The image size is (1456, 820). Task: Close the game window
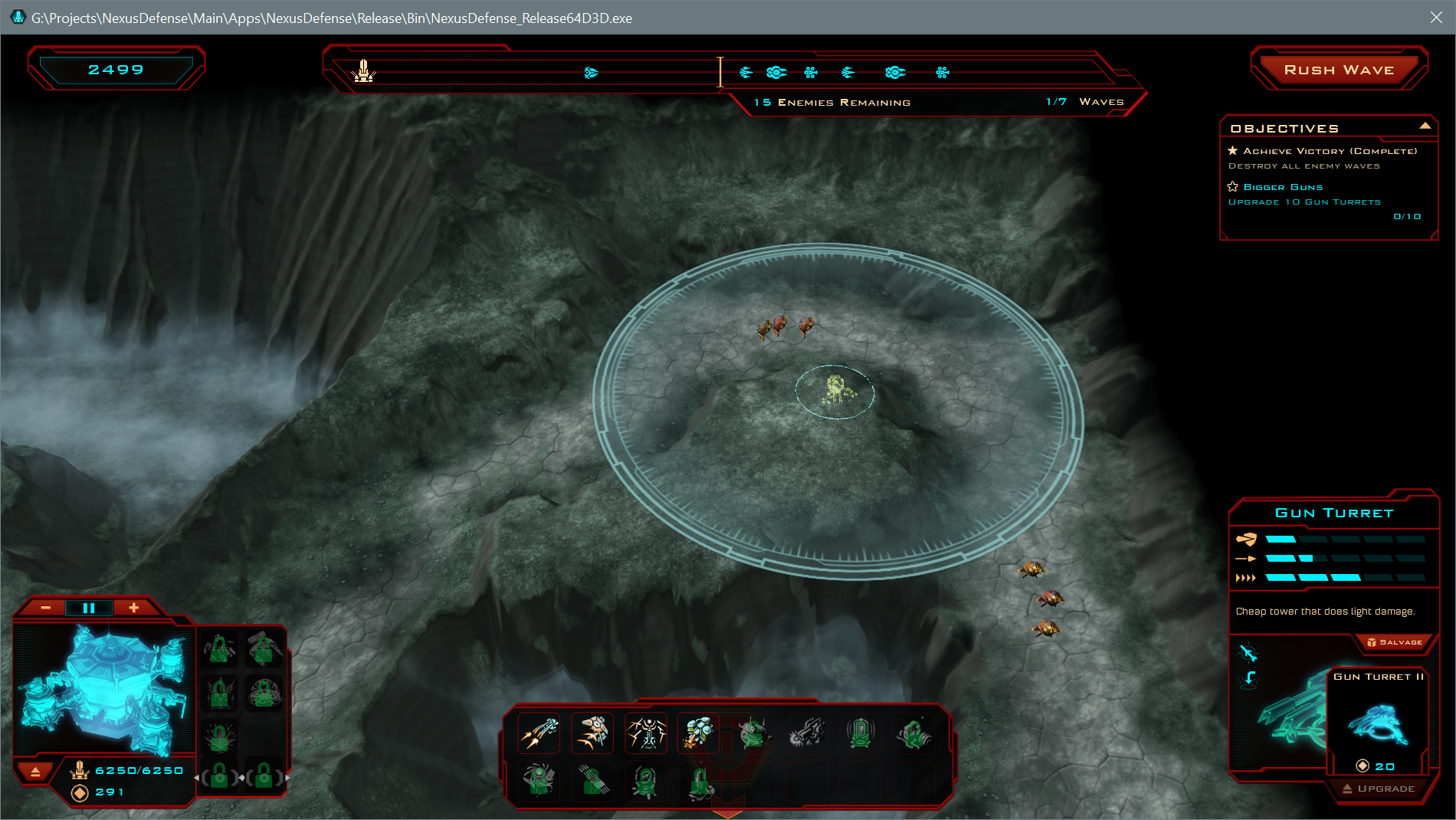tap(1436, 17)
